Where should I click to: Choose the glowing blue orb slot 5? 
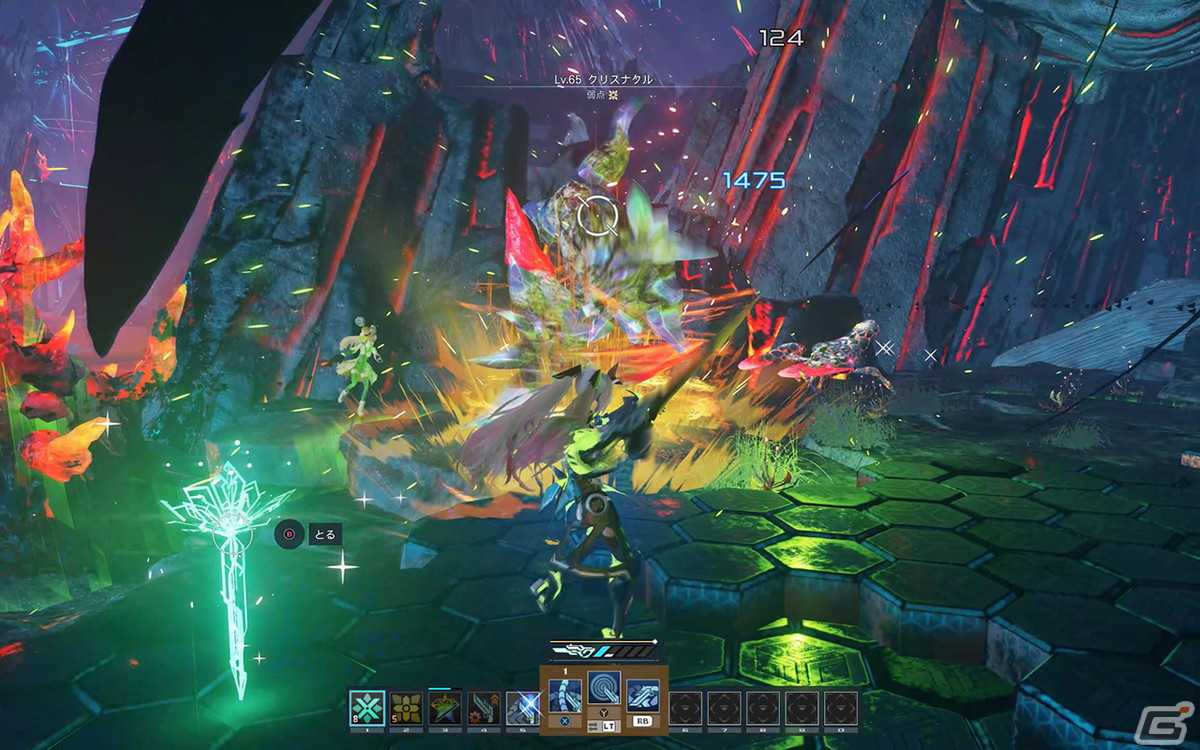tap(523, 708)
